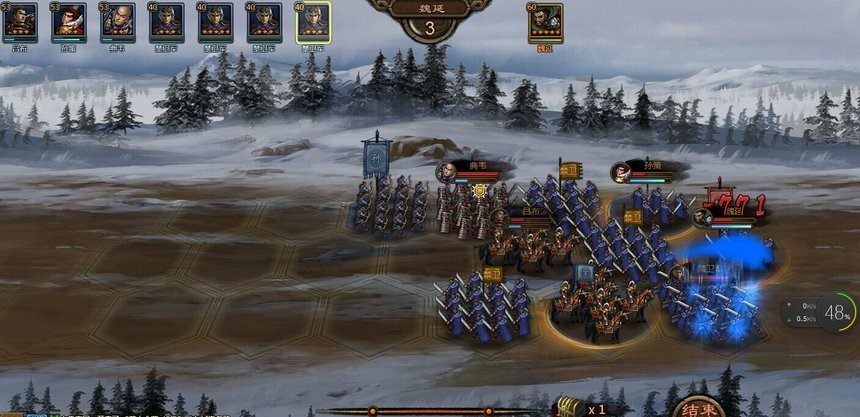Select the 吕布 general portrait
The width and height of the screenshot is (860, 417).
[20, 22]
